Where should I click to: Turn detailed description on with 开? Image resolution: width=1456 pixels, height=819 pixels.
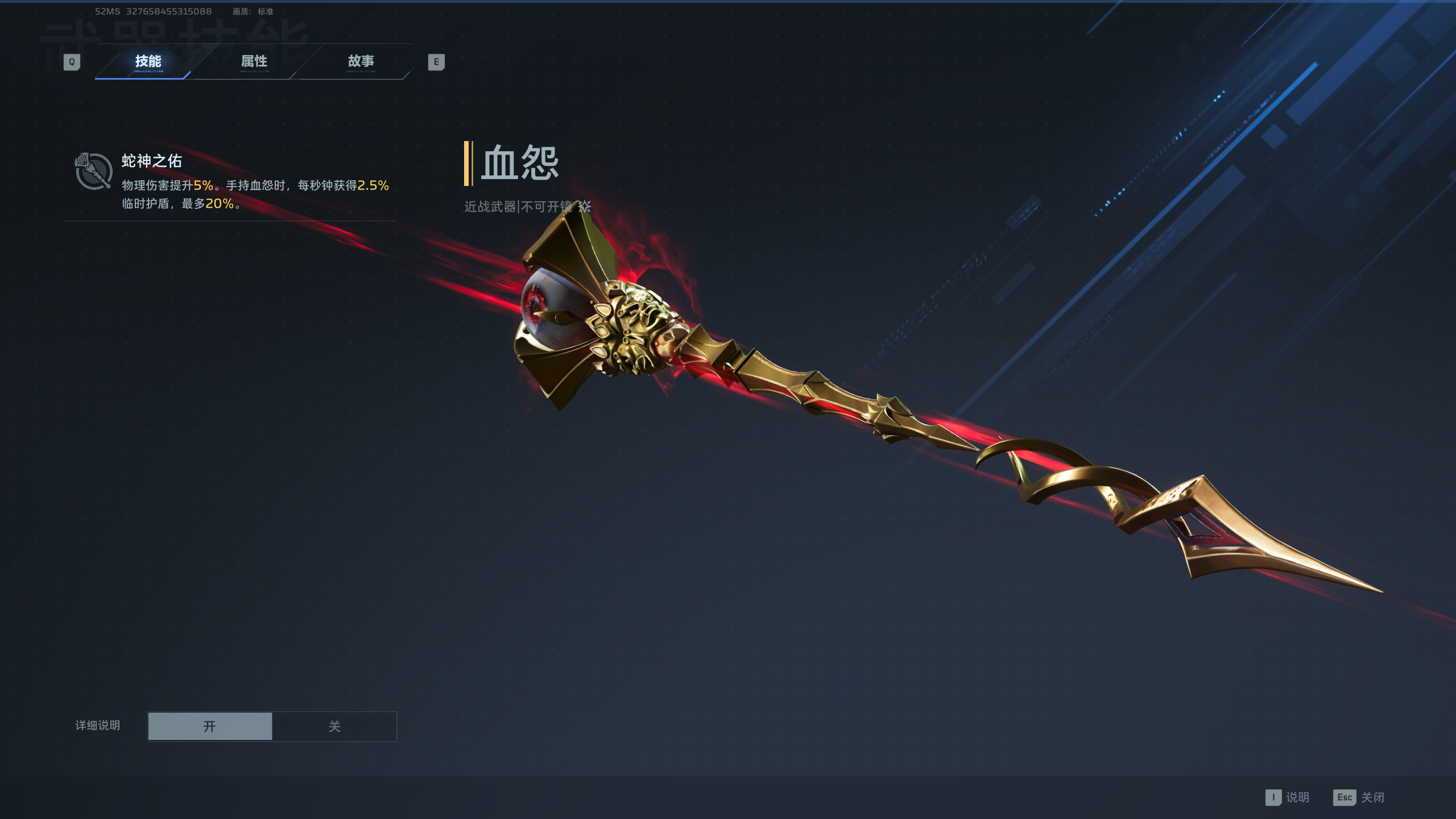click(210, 726)
